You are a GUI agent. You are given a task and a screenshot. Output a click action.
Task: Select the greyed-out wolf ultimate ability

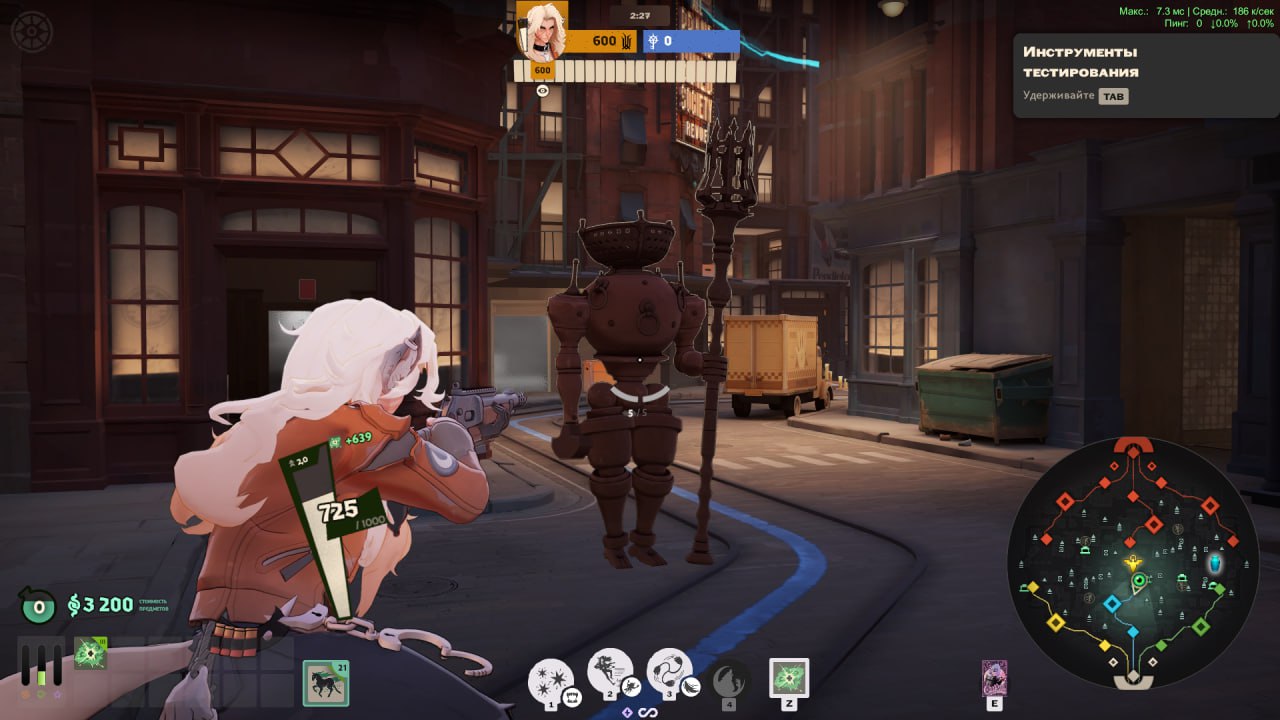pyautogui.click(x=729, y=680)
